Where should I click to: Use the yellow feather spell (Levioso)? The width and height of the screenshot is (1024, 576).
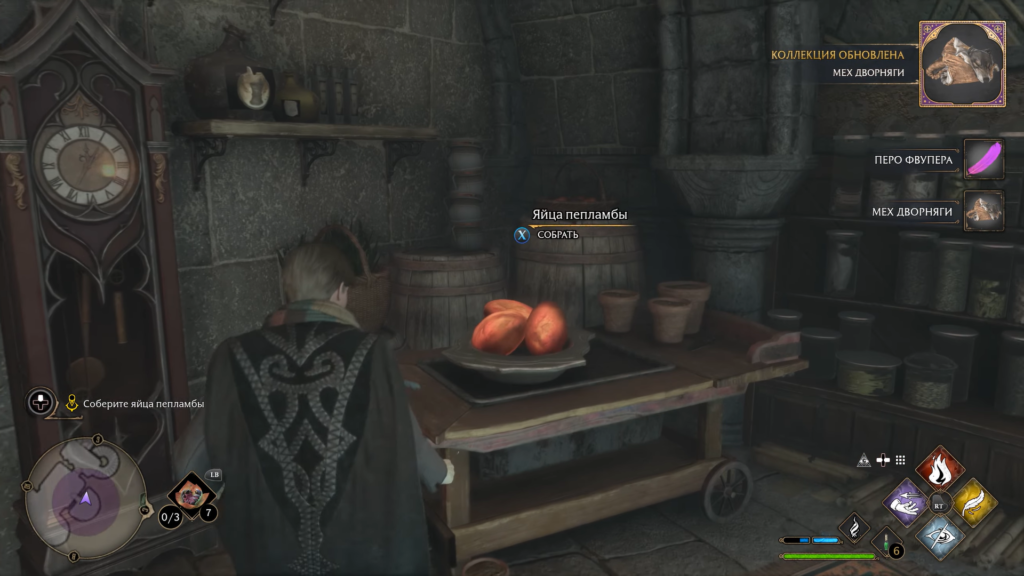pyautogui.click(x=971, y=500)
